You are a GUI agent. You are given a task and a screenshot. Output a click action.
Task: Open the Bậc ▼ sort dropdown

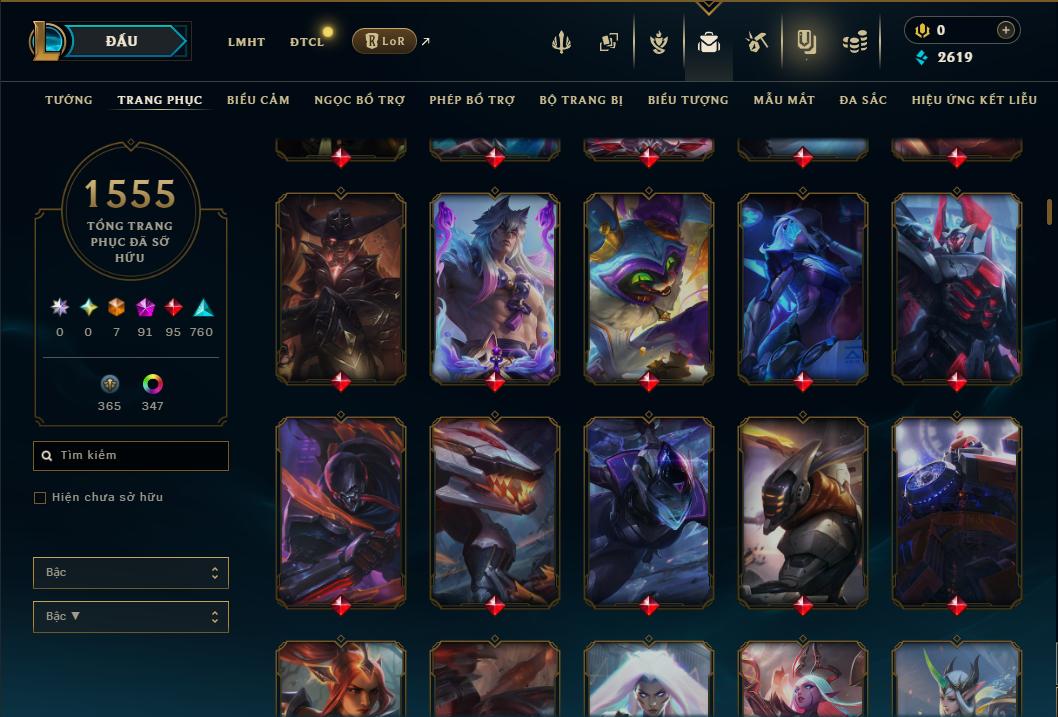click(130, 617)
